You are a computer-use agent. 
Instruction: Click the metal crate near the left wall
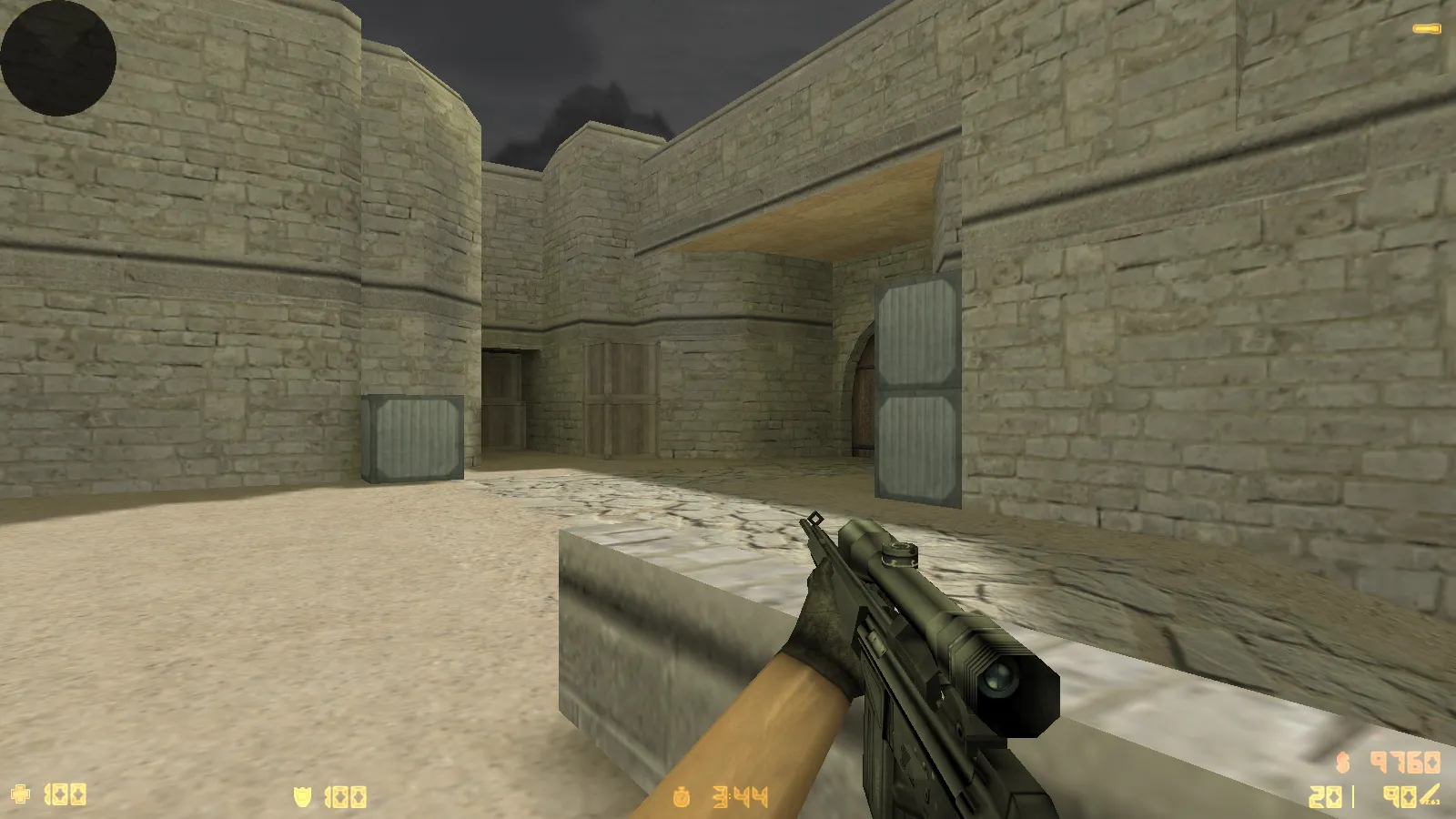point(411,437)
